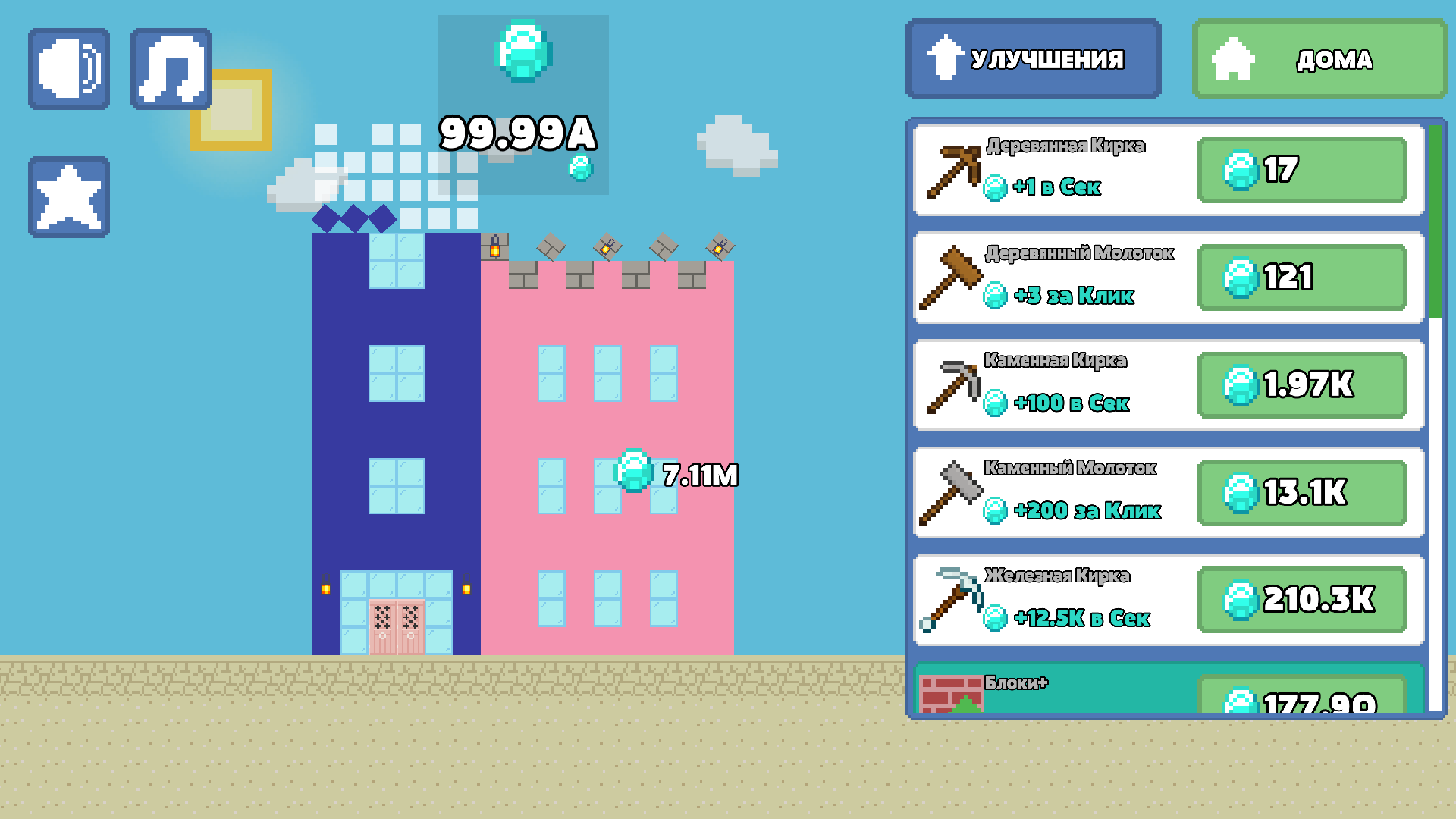
Task: Purchase Каменная Кирка upgrade for 1.97K
Action: click(x=1301, y=385)
